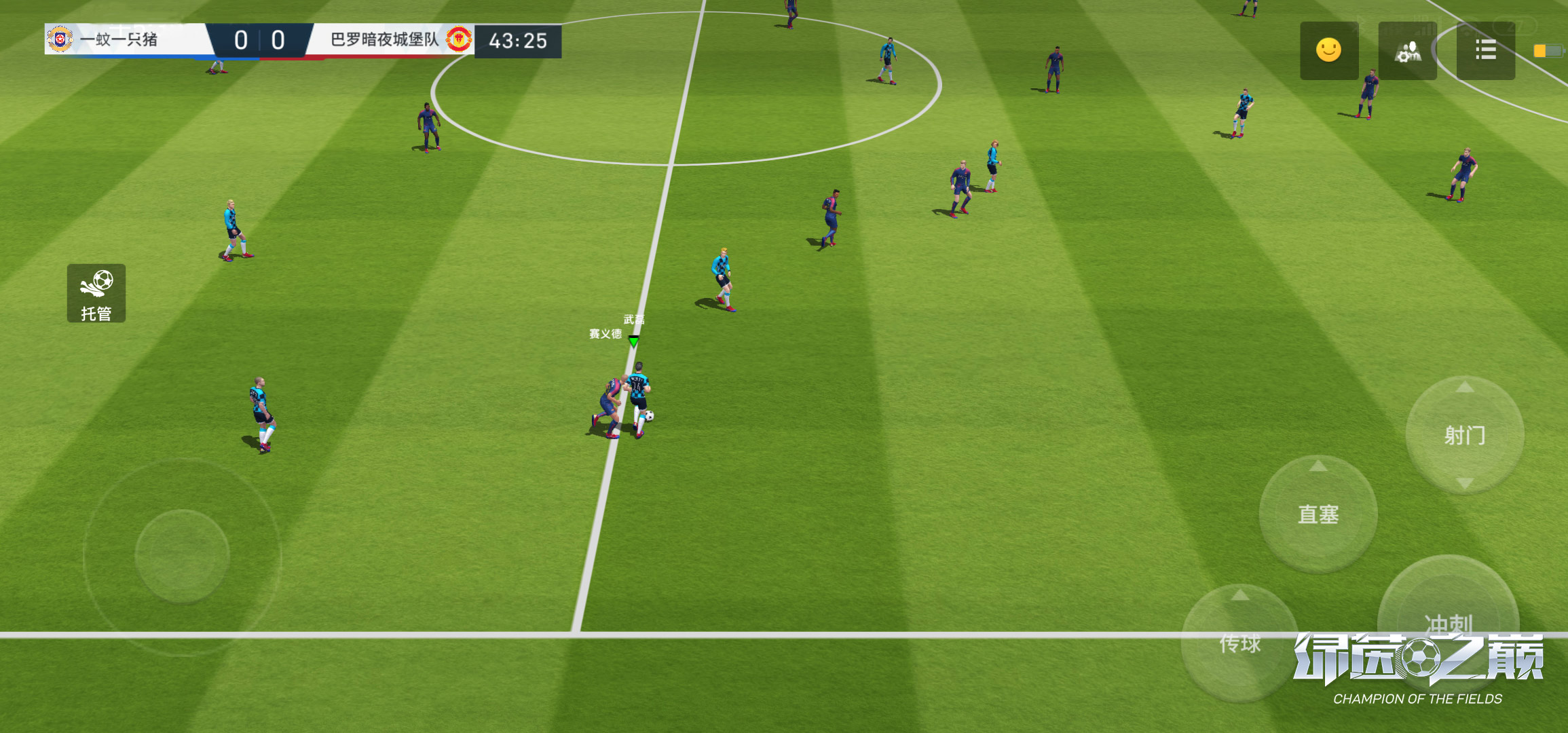This screenshot has width=1568, height=733.
Task: Tap the 传球 pass button
Action: coord(1239,642)
